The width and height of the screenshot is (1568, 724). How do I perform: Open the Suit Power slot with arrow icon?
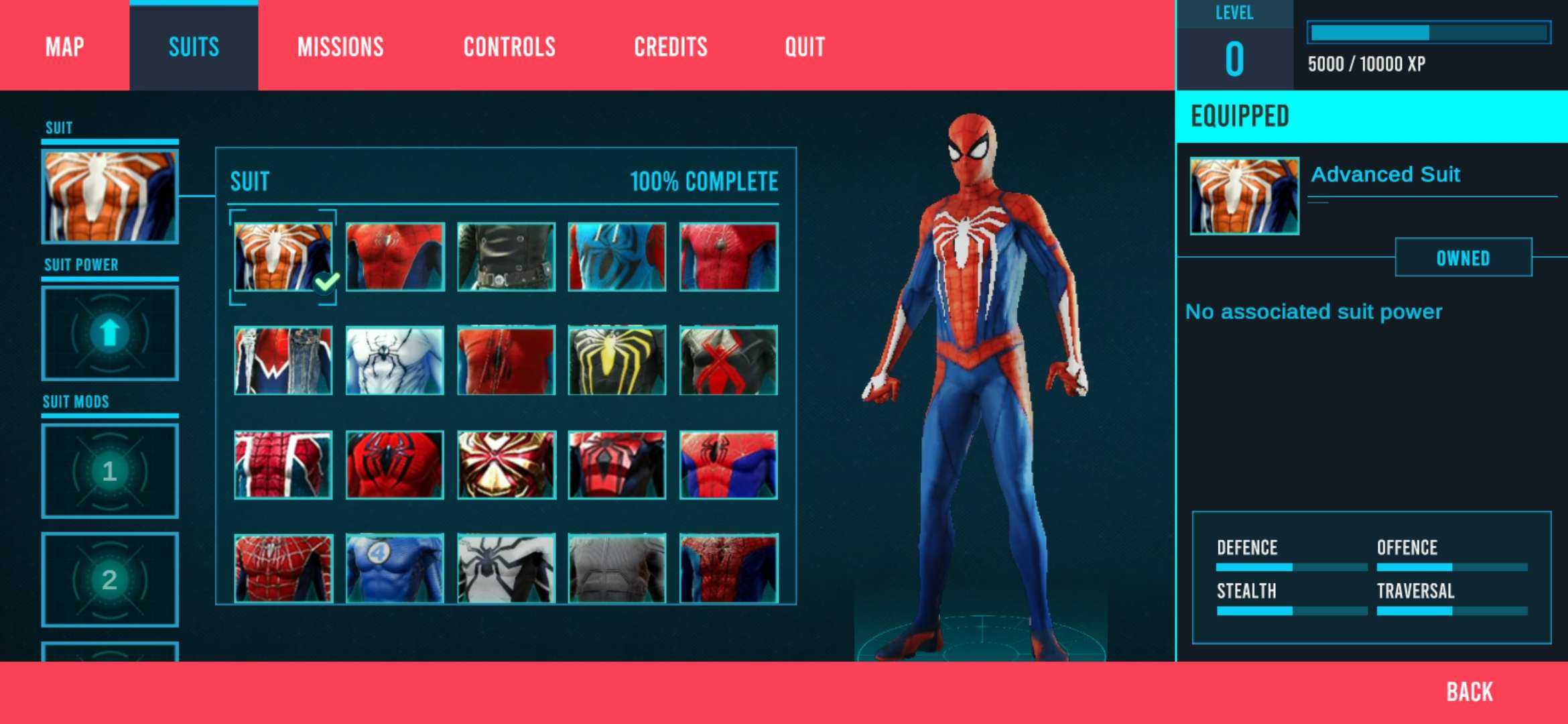tap(110, 333)
